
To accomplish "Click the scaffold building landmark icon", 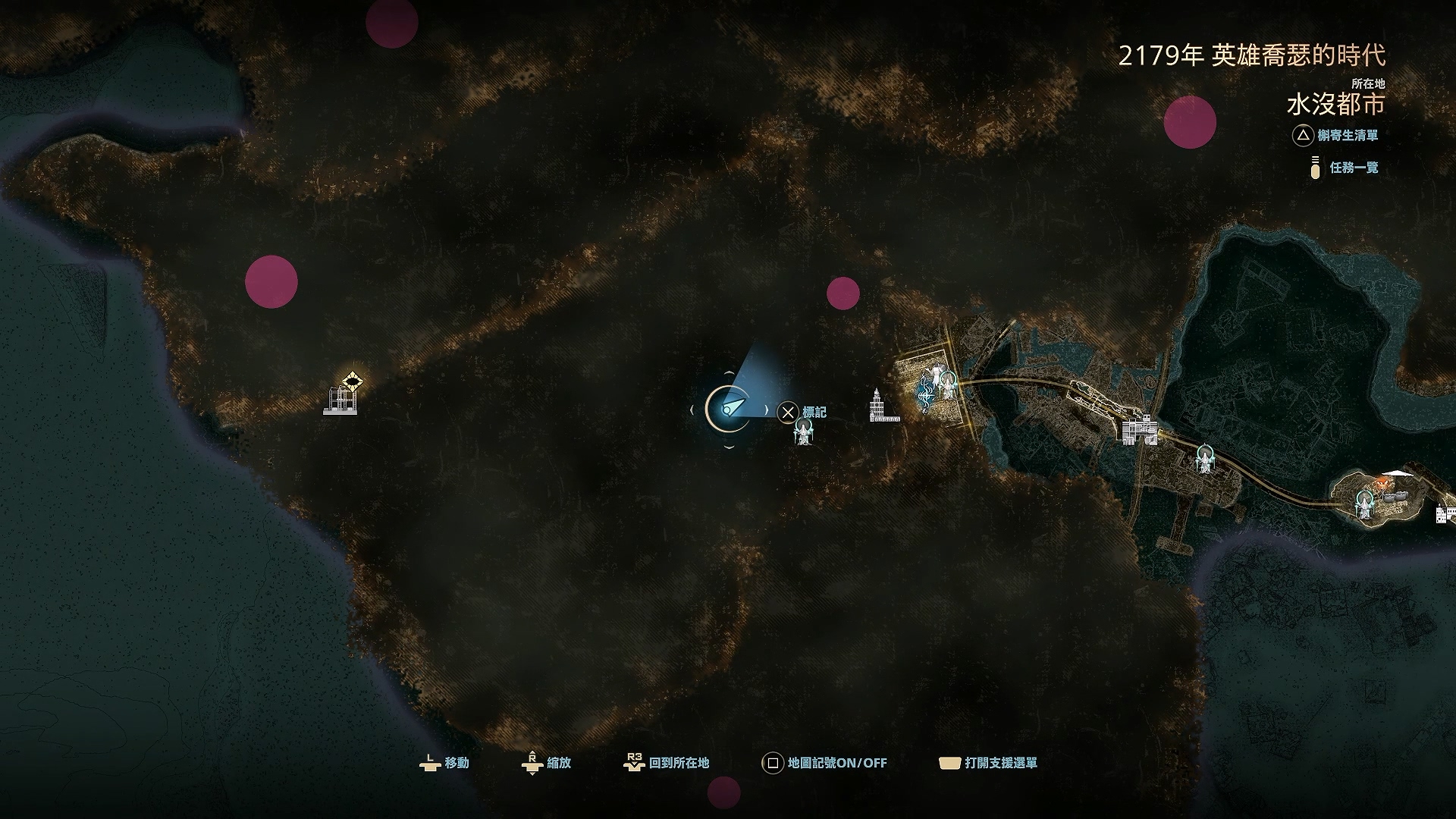I will click(340, 400).
